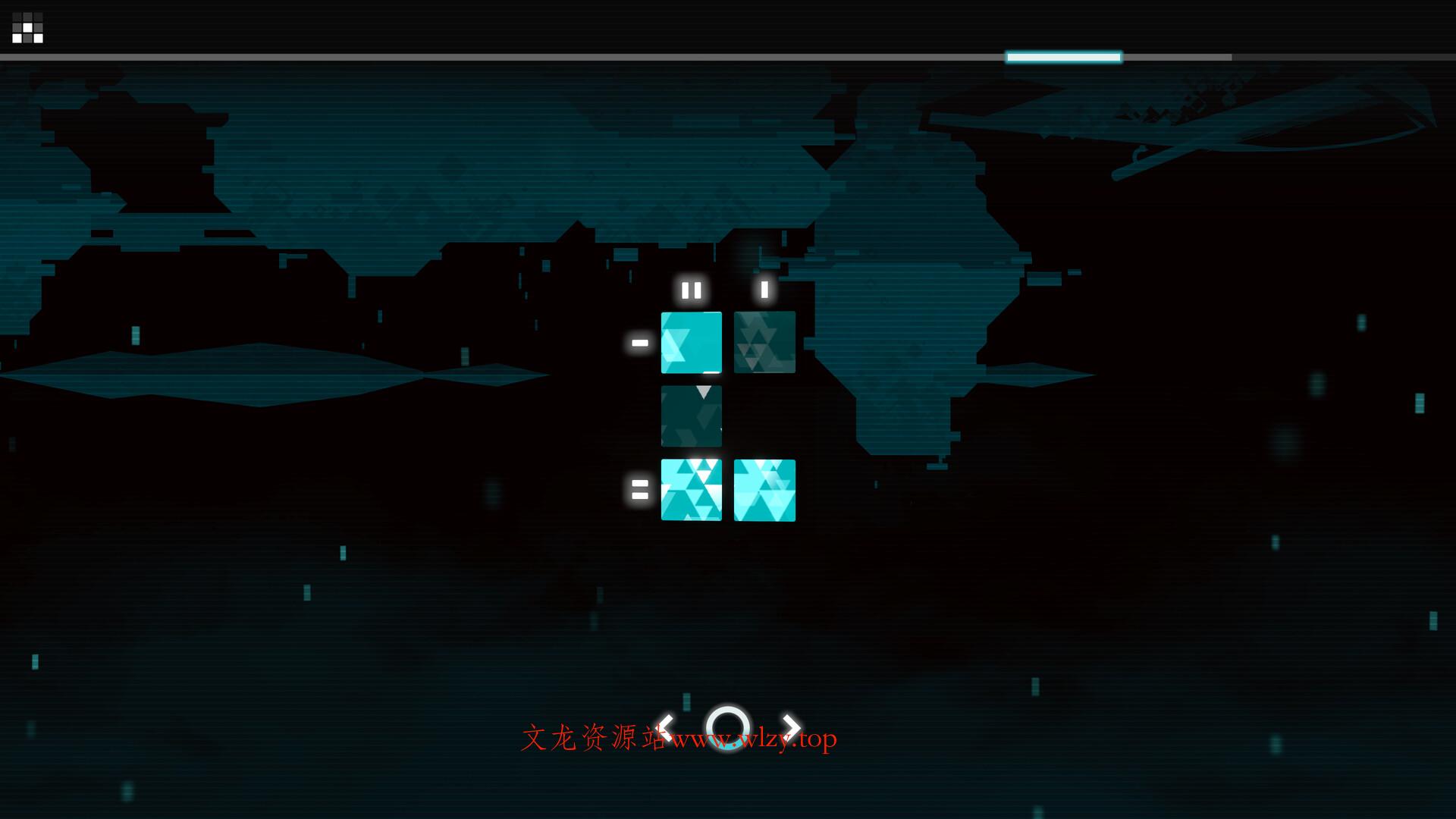Click the circular restart ring at the bottom
Screen dimensions: 1456x819
(x=727, y=727)
